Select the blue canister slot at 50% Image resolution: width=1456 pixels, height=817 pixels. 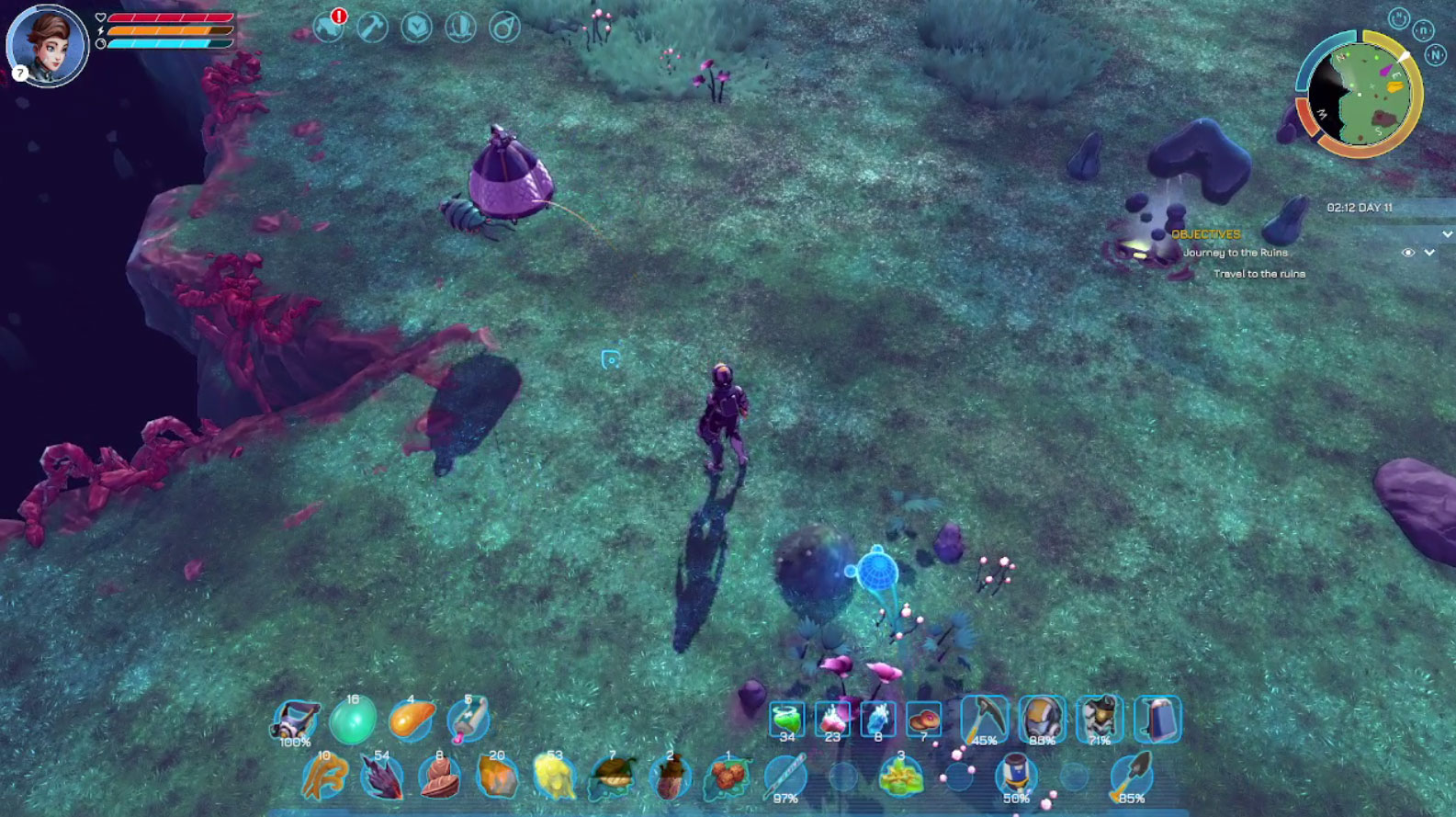[1016, 777]
